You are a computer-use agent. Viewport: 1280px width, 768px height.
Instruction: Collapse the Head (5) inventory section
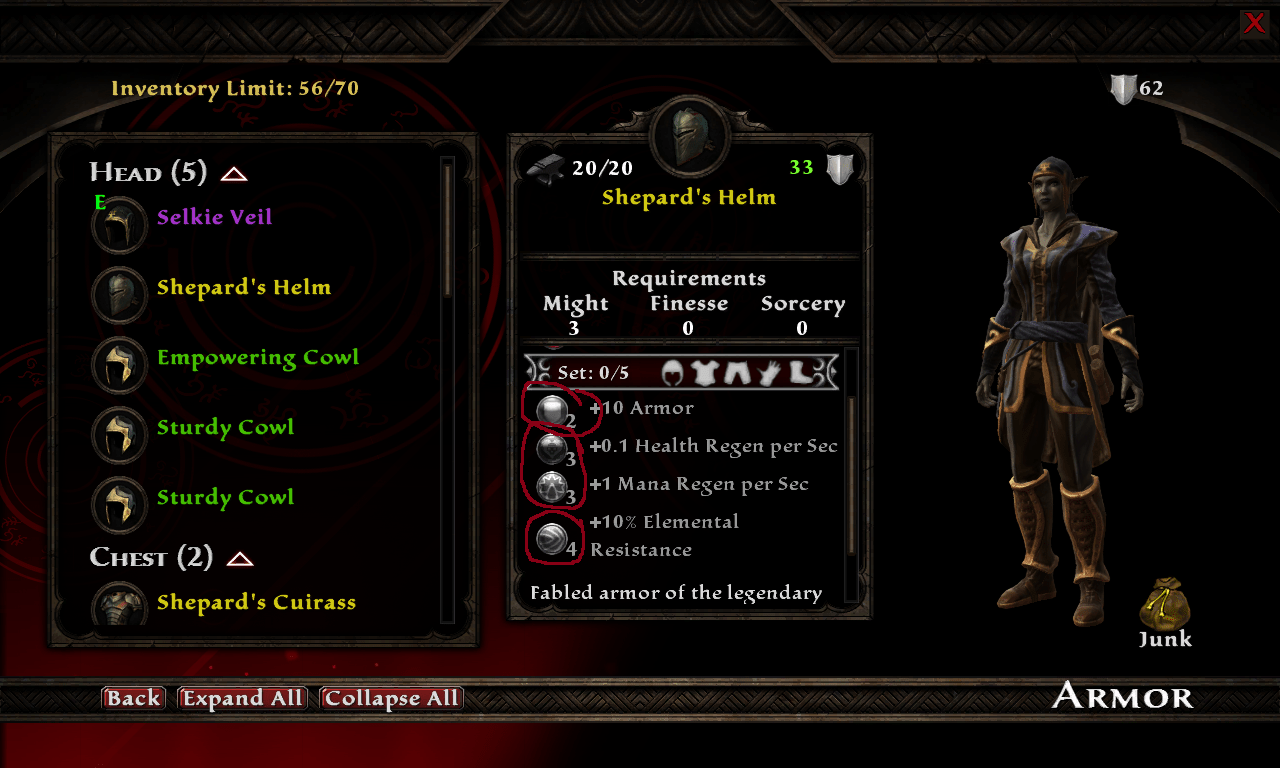pyautogui.click(x=232, y=172)
